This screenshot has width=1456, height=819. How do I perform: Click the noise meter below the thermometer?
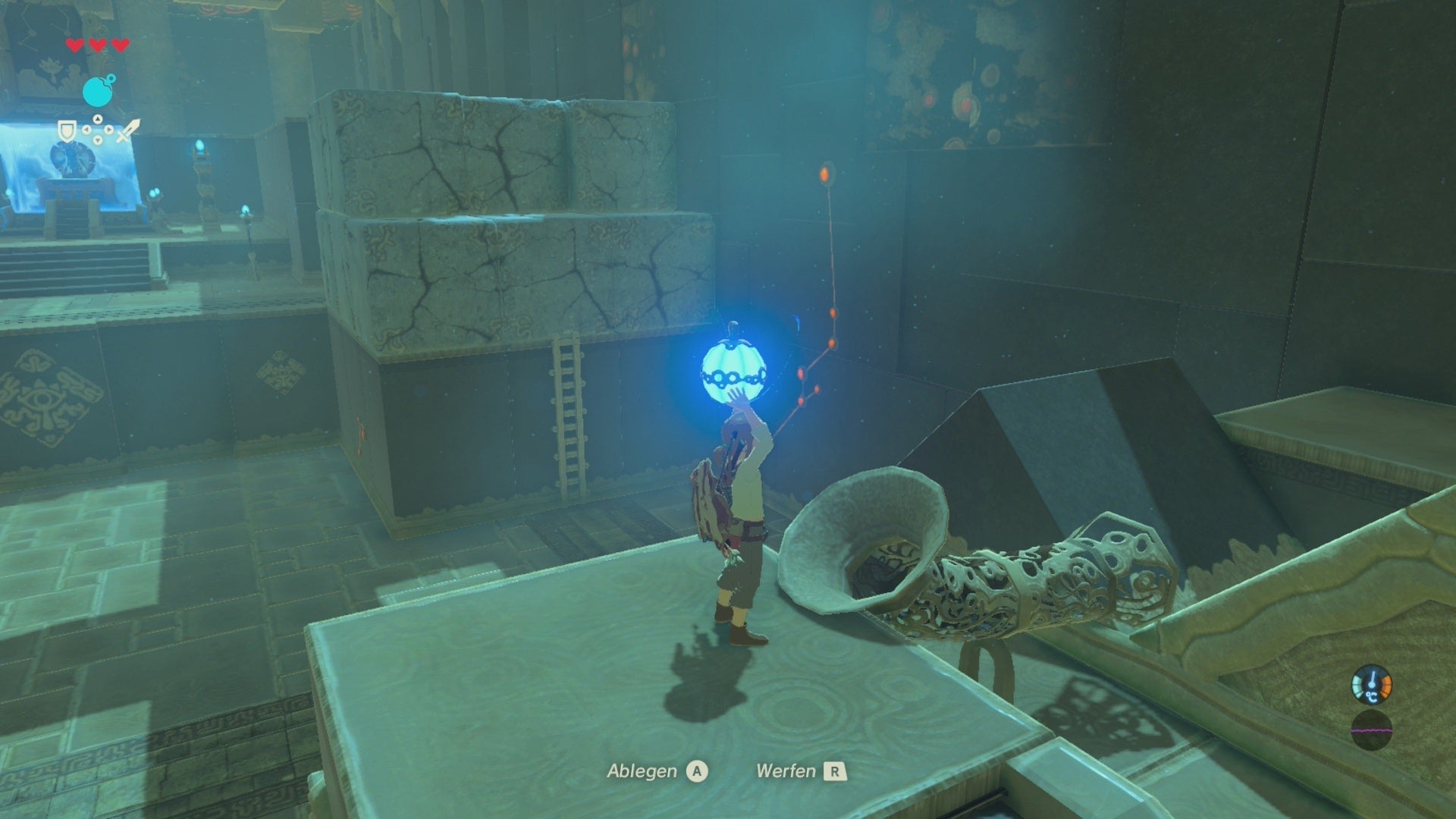tap(1373, 730)
